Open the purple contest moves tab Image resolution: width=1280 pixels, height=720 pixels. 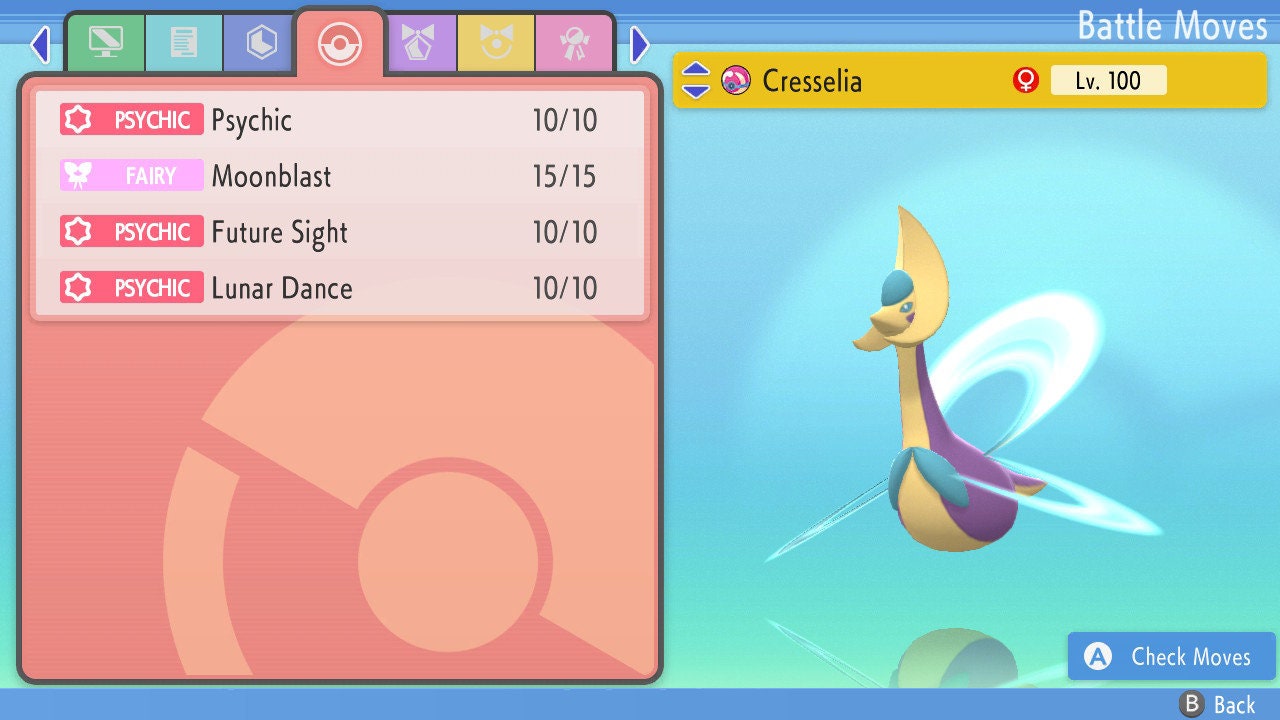(418, 42)
